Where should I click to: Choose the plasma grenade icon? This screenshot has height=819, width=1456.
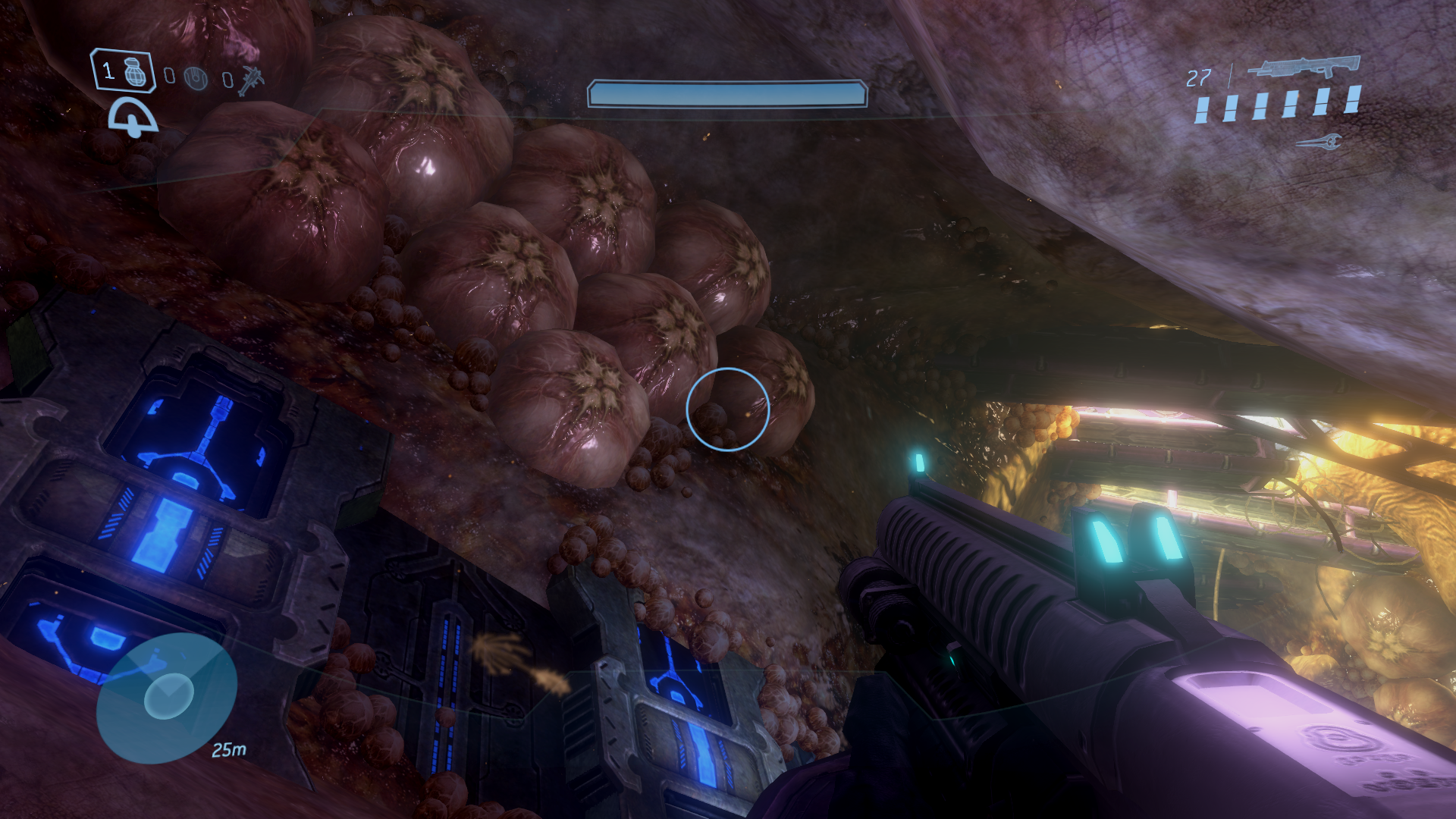(196, 77)
